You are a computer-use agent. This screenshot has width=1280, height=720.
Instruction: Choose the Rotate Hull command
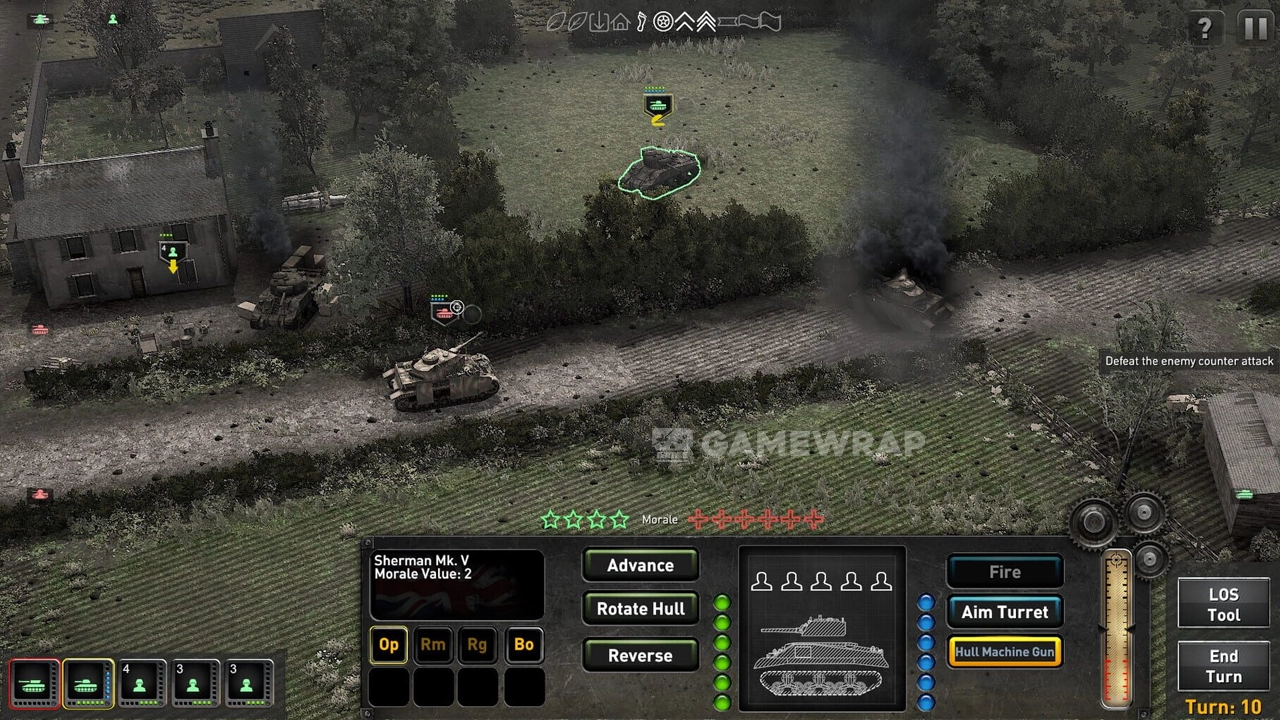pos(640,609)
